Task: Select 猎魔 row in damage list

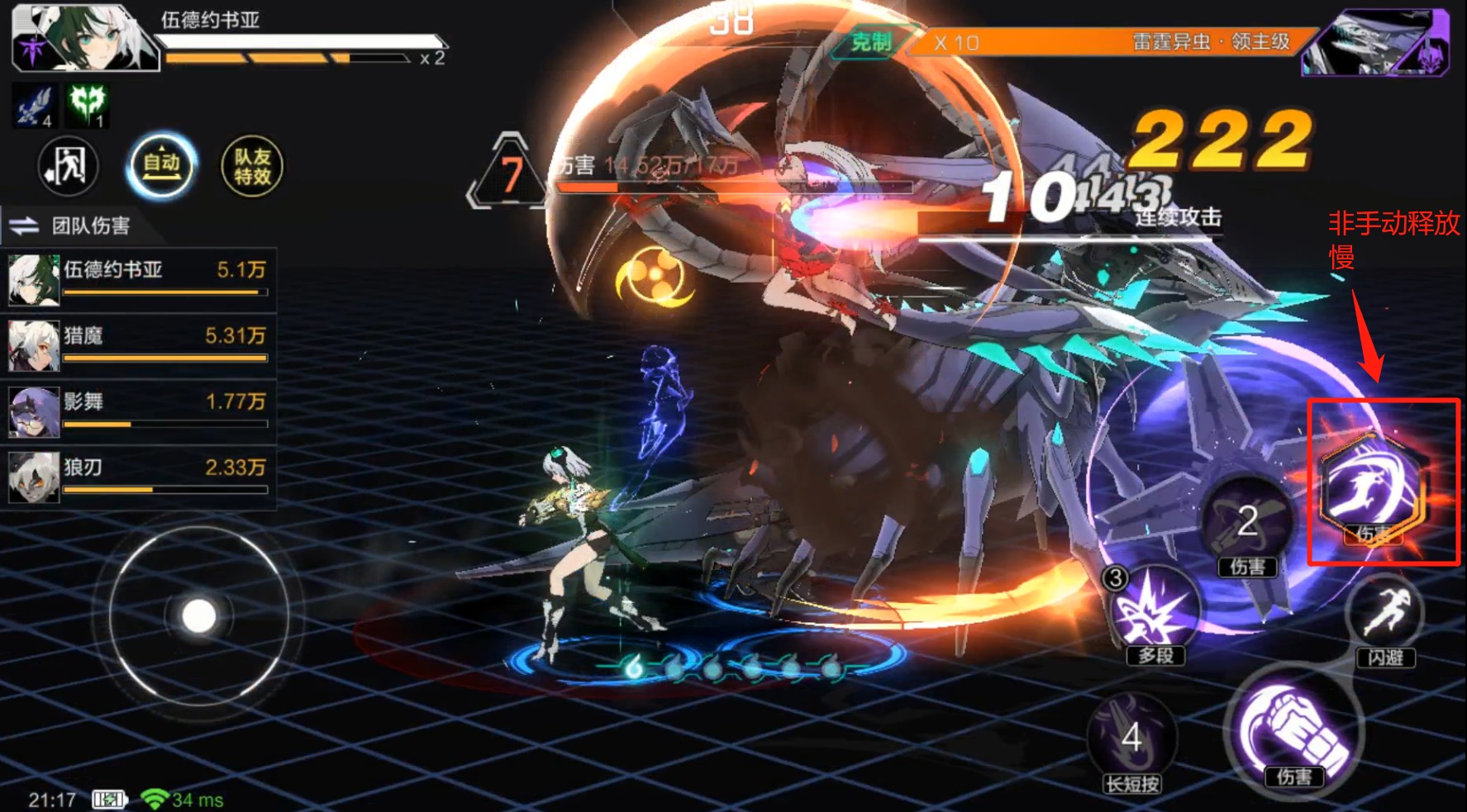Action: [x=138, y=344]
